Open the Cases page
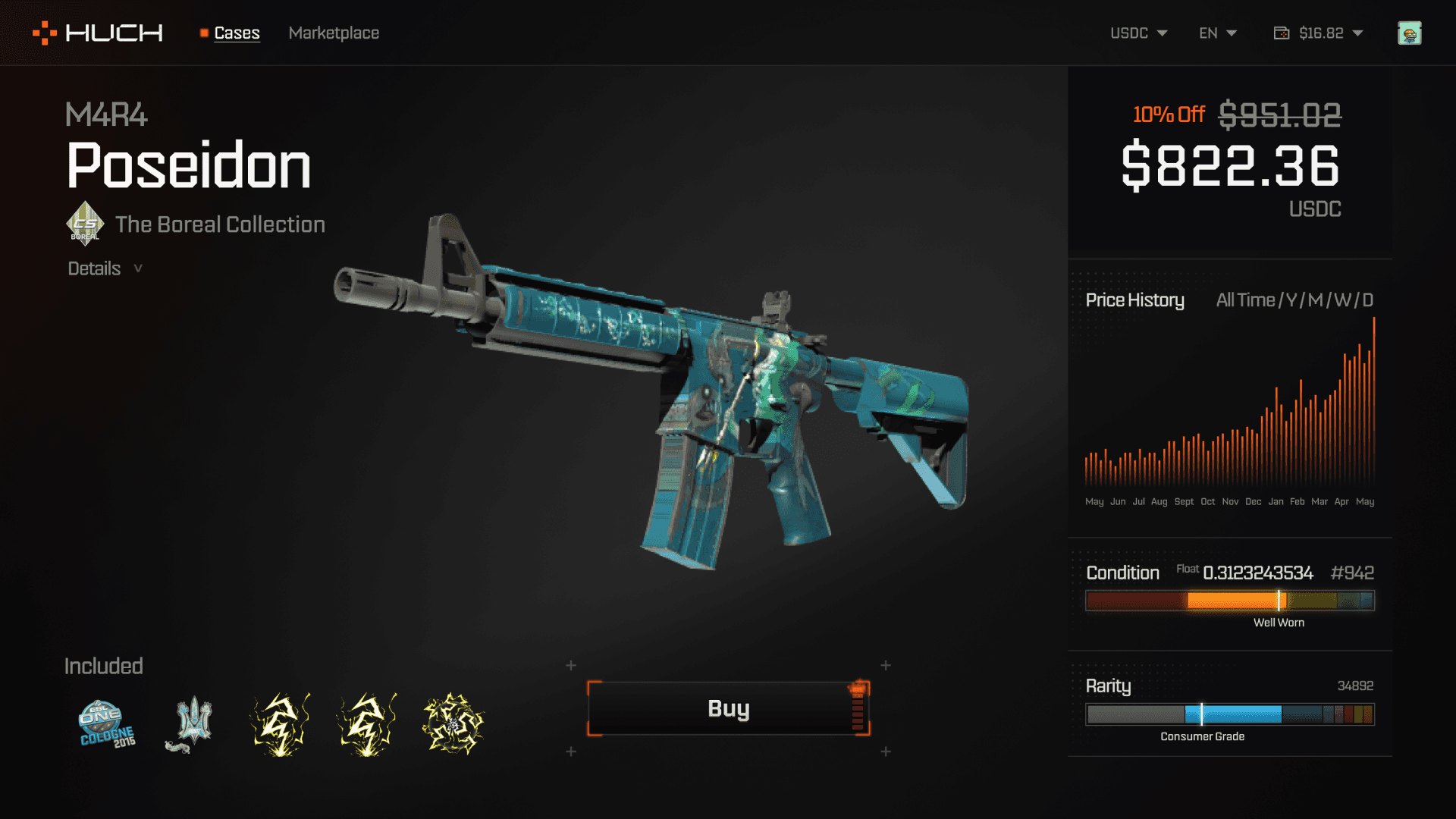This screenshot has height=819, width=1456. point(237,33)
